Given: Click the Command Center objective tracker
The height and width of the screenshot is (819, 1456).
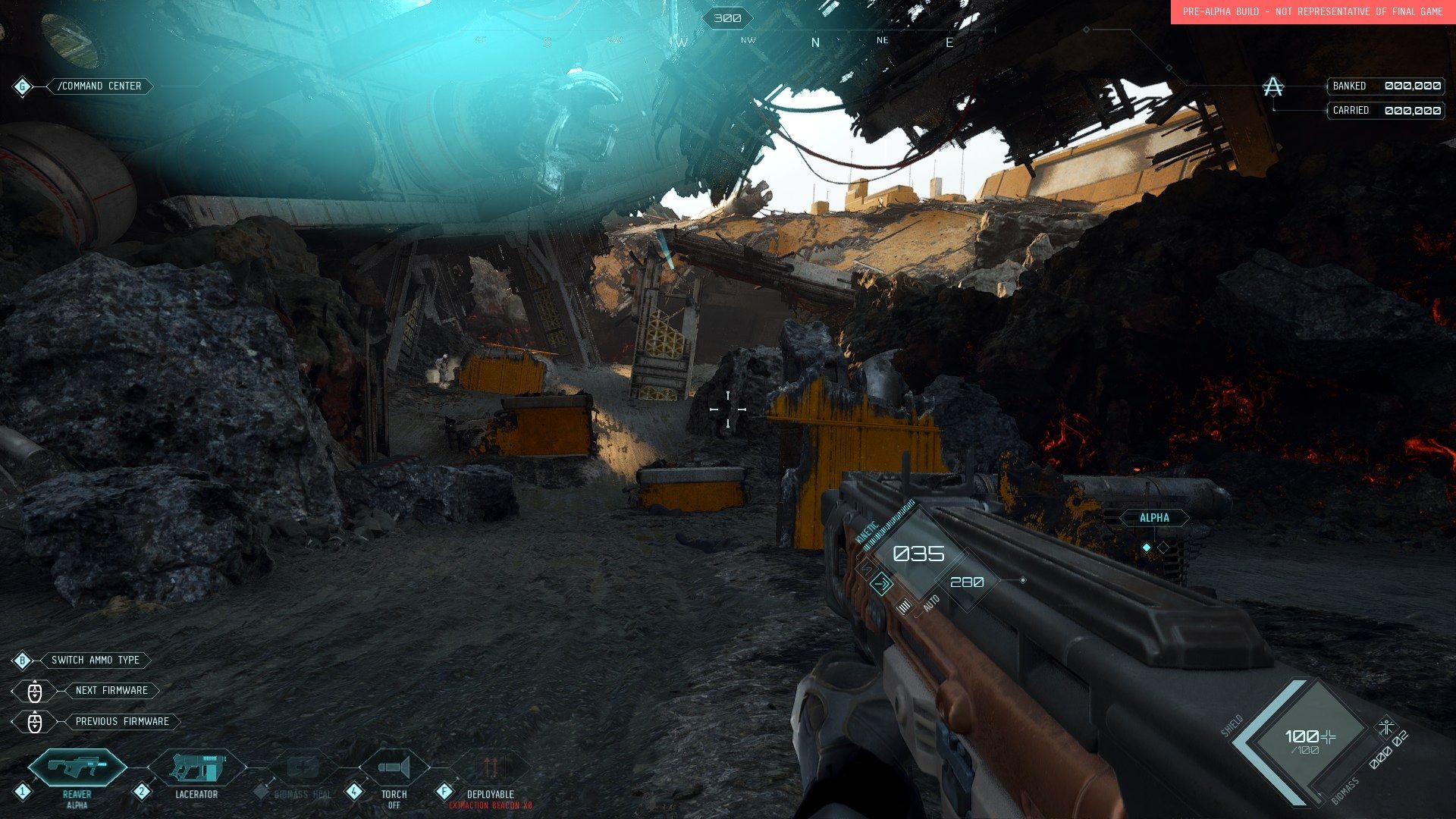Looking at the screenshot, I should (99, 86).
